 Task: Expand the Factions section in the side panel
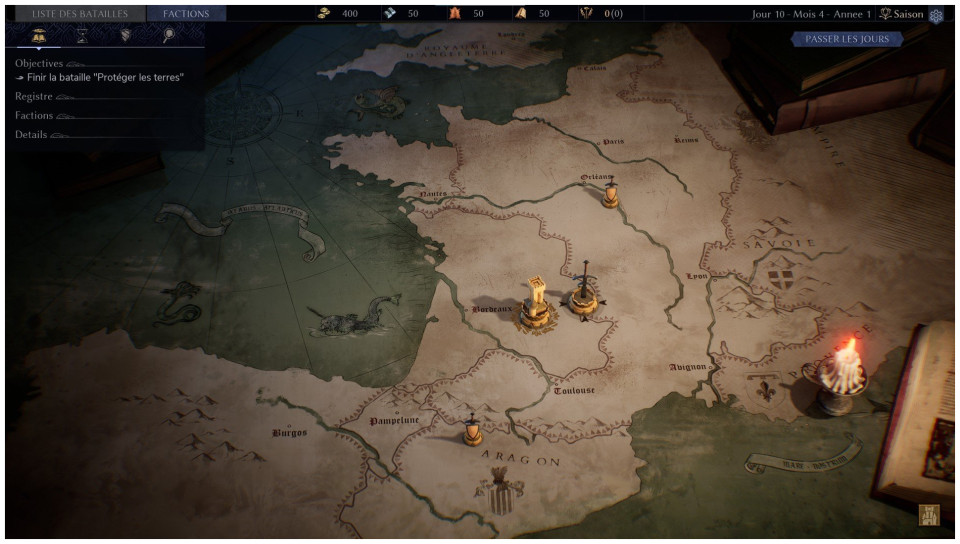click(x=34, y=115)
